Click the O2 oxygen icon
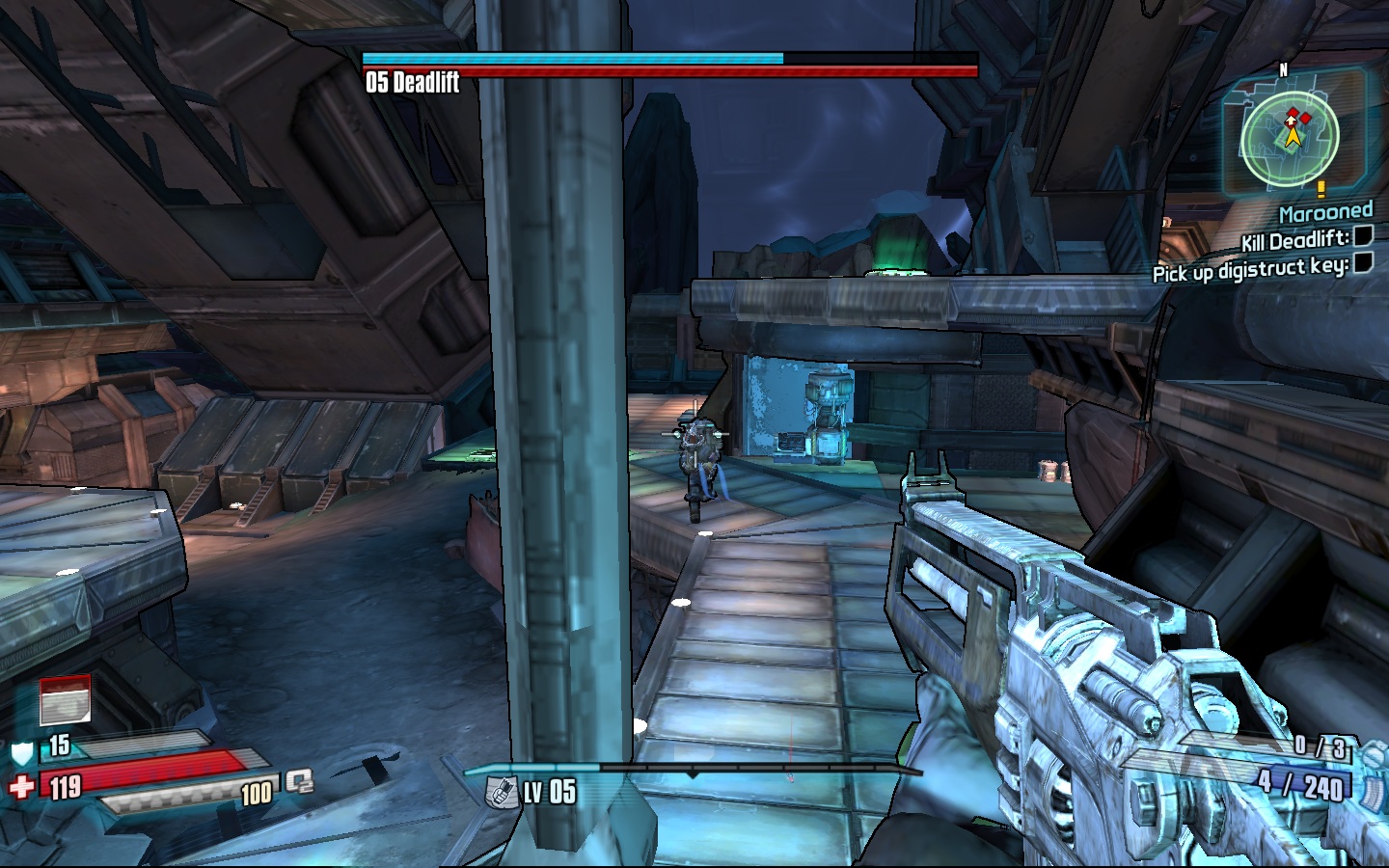Image resolution: width=1389 pixels, height=868 pixels. [x=299, y=781]
